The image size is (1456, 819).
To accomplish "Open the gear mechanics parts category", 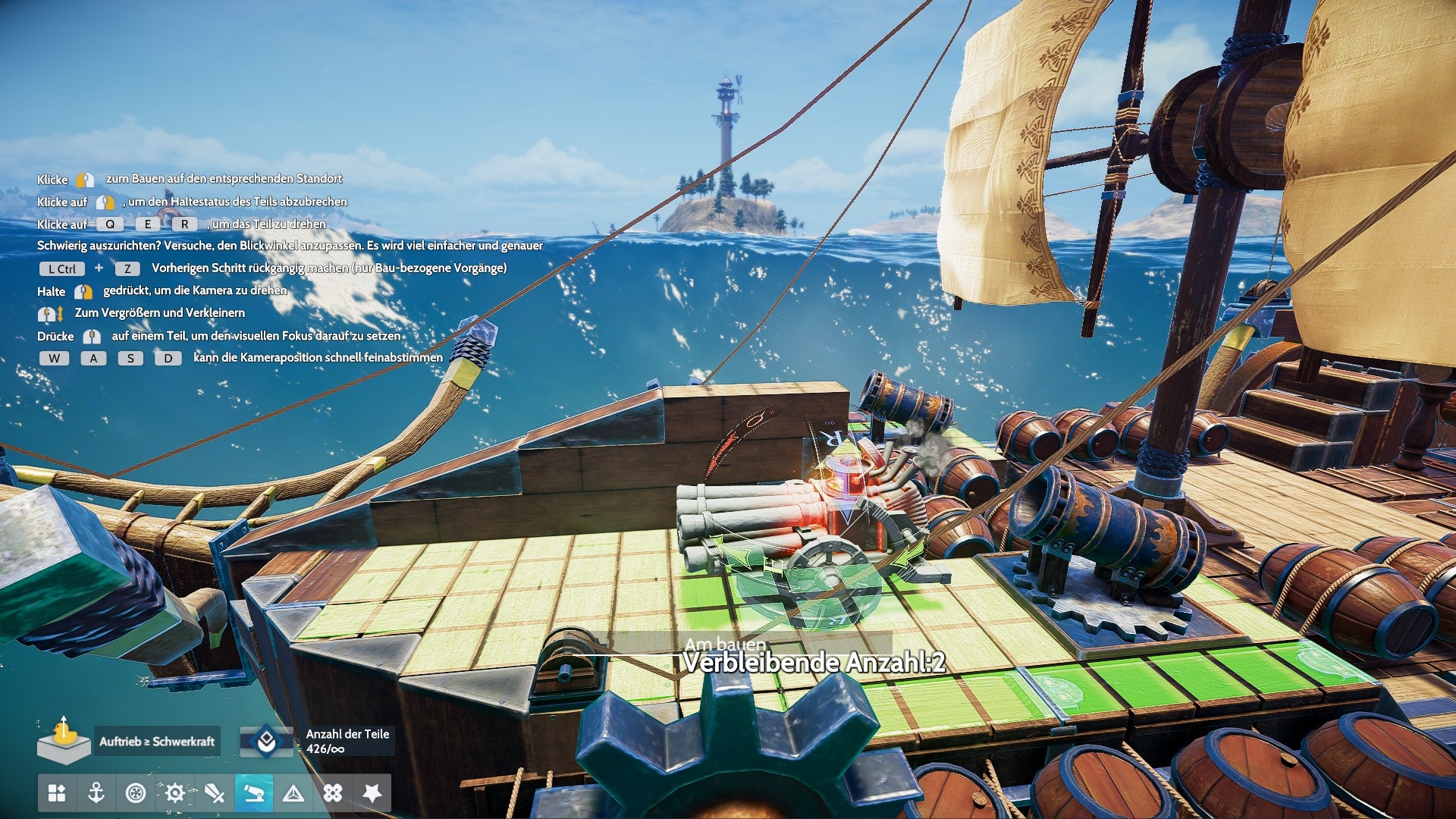I will click(175, 793).
